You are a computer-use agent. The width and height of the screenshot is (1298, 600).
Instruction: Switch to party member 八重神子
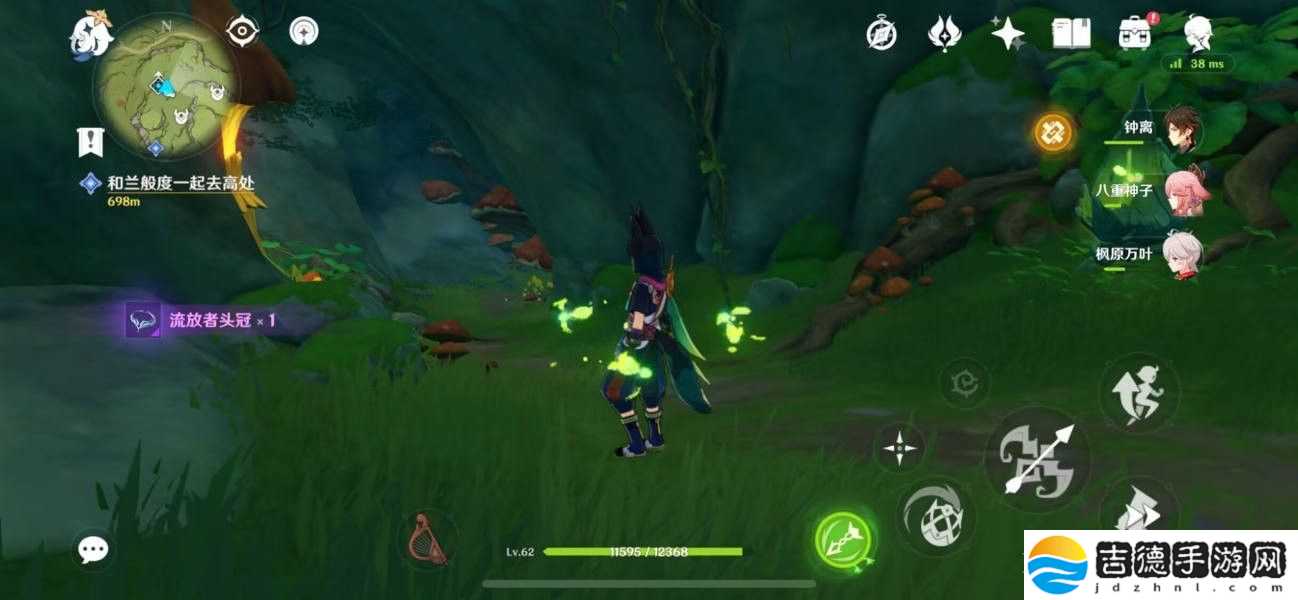point(1183,190)
